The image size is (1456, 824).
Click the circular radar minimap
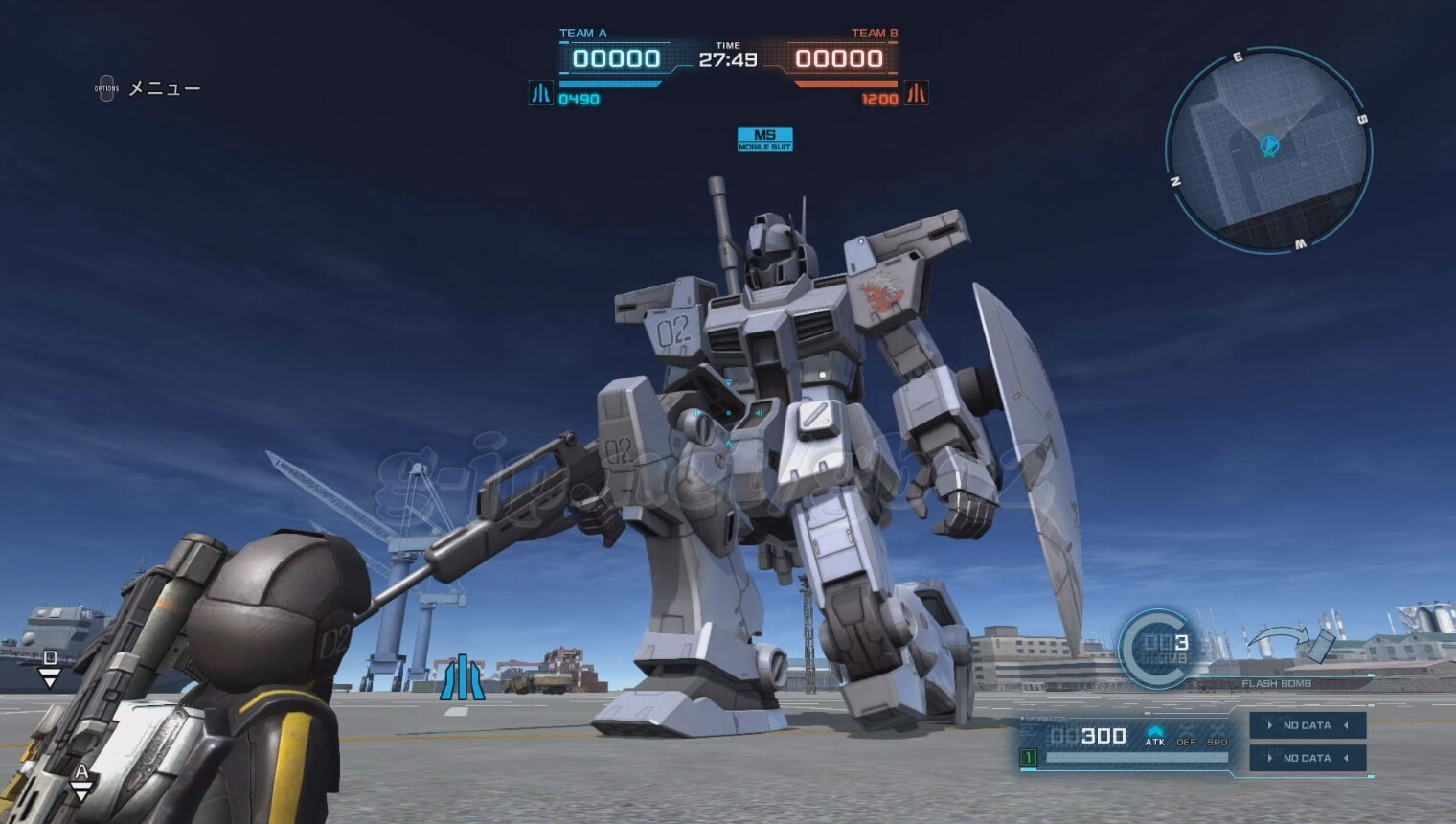click(x=1268, y=151)
